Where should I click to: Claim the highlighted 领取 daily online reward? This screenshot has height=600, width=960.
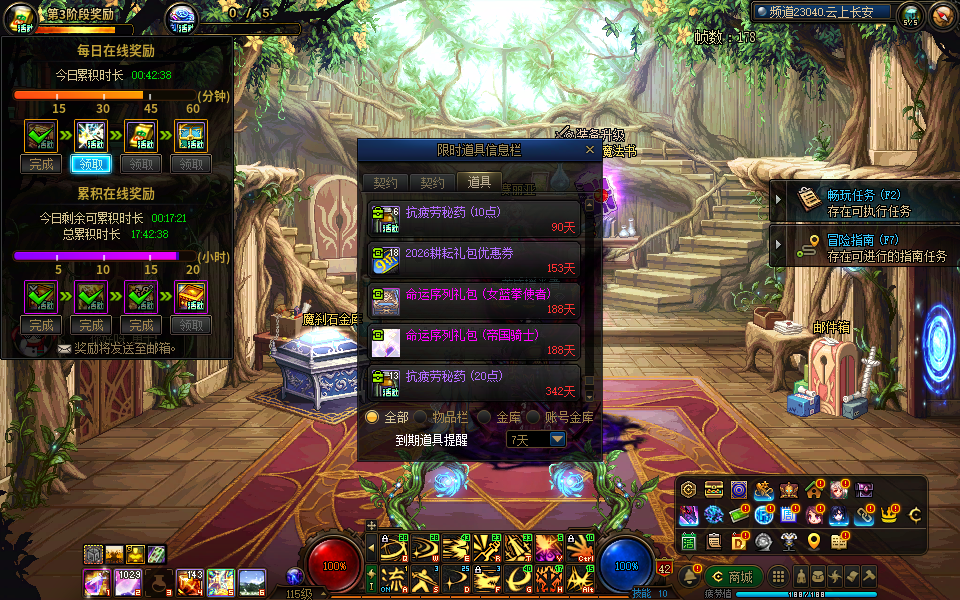click(91, 164)
